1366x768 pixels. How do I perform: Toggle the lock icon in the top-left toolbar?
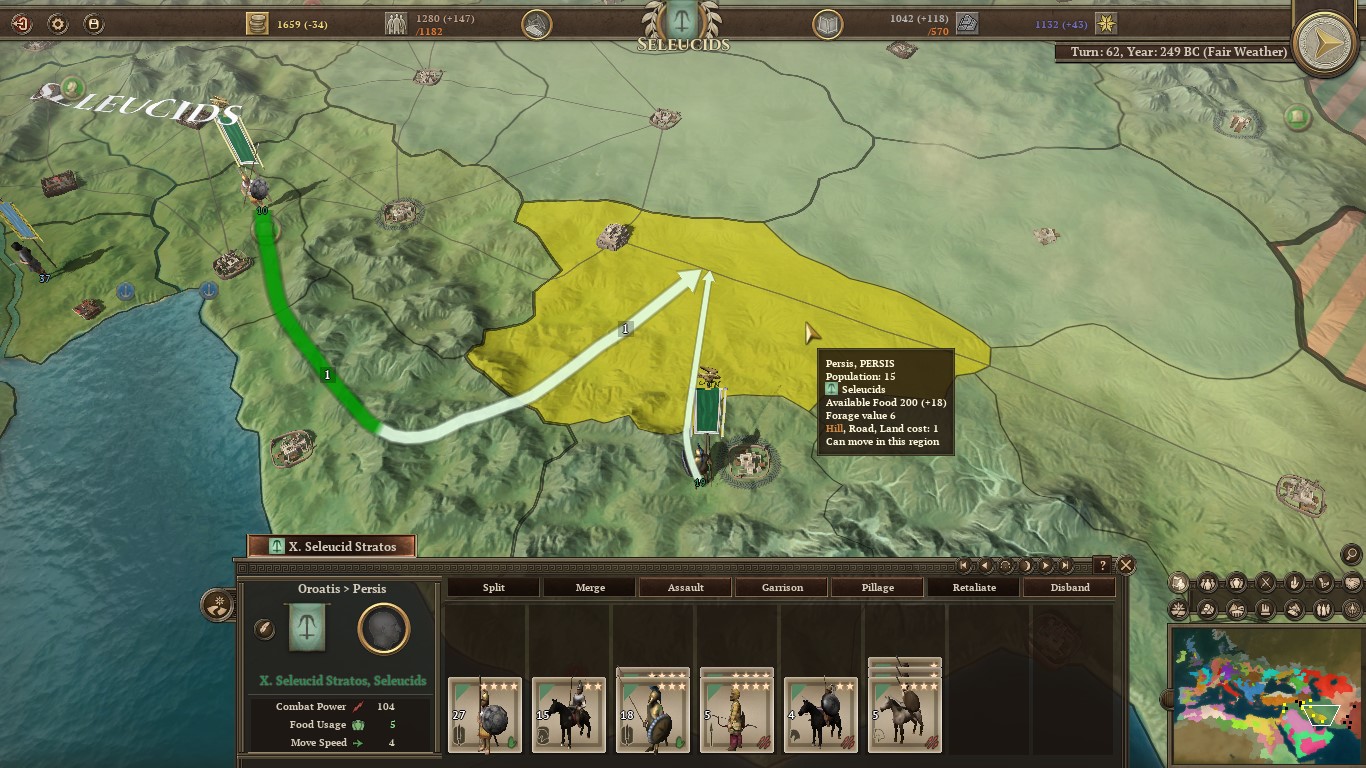pos(93,22)
